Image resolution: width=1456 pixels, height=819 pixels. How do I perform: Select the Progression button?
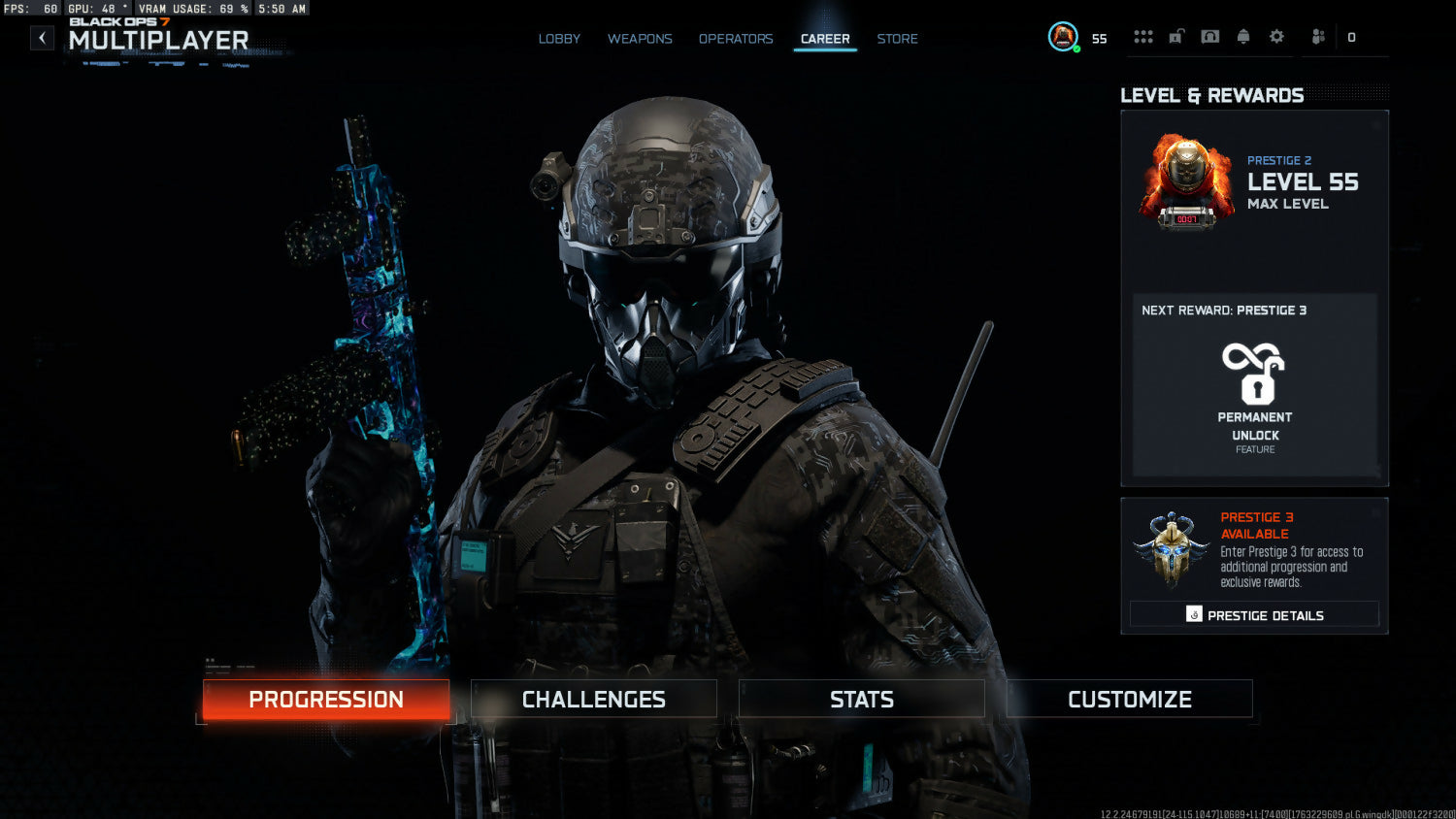pyautogui.click(x=326, y=700)
